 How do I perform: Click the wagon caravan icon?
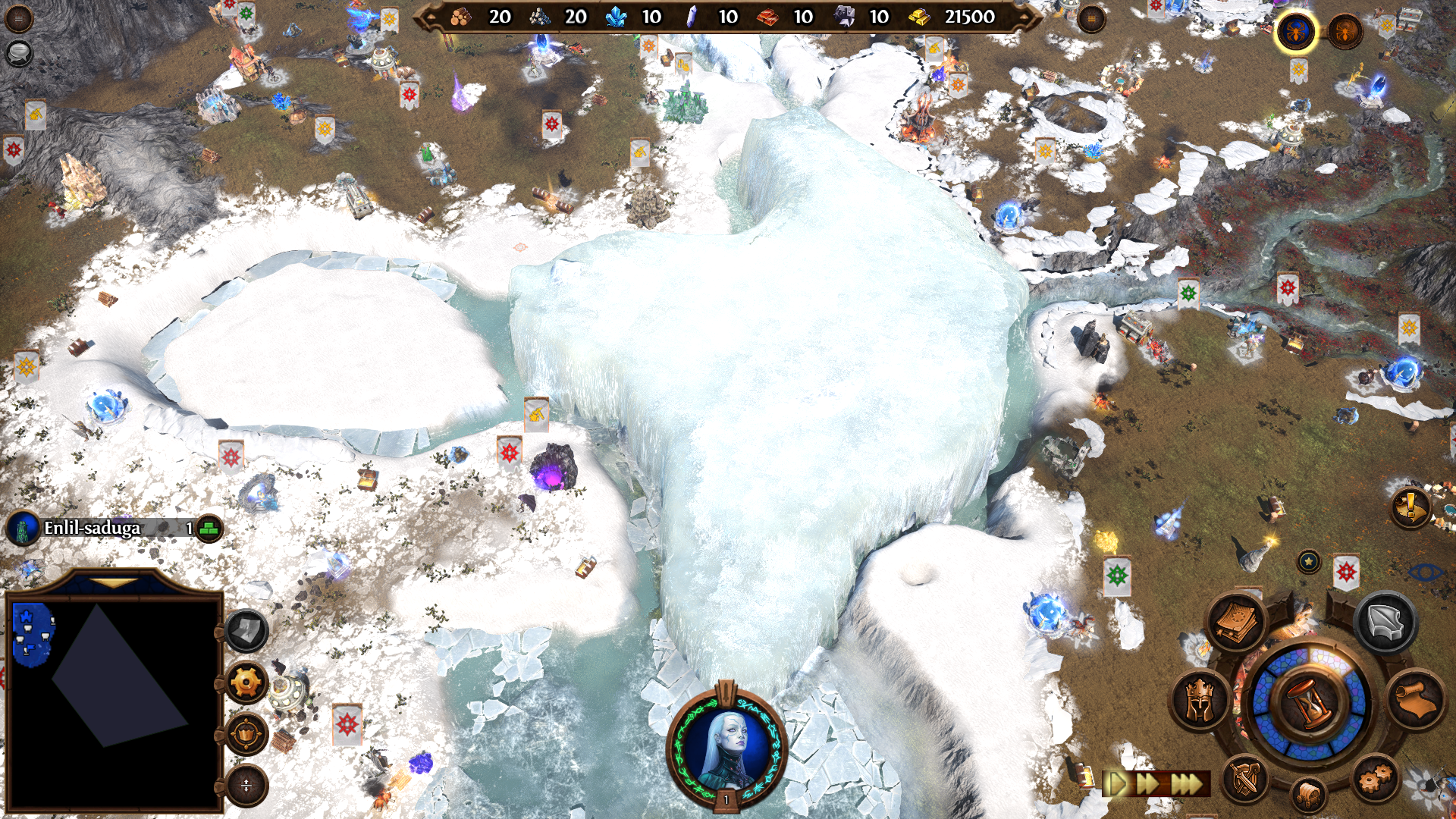click(x=1309, y=795)
